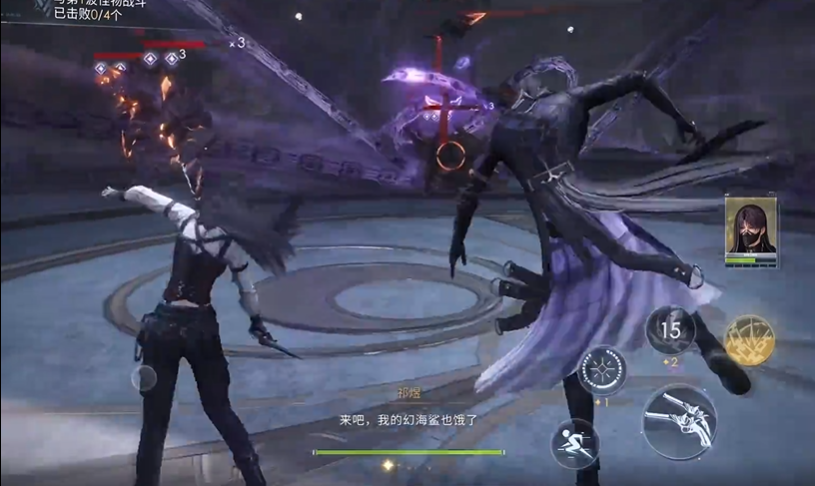Tap the running figure dodge button

[x=575, y=443]
